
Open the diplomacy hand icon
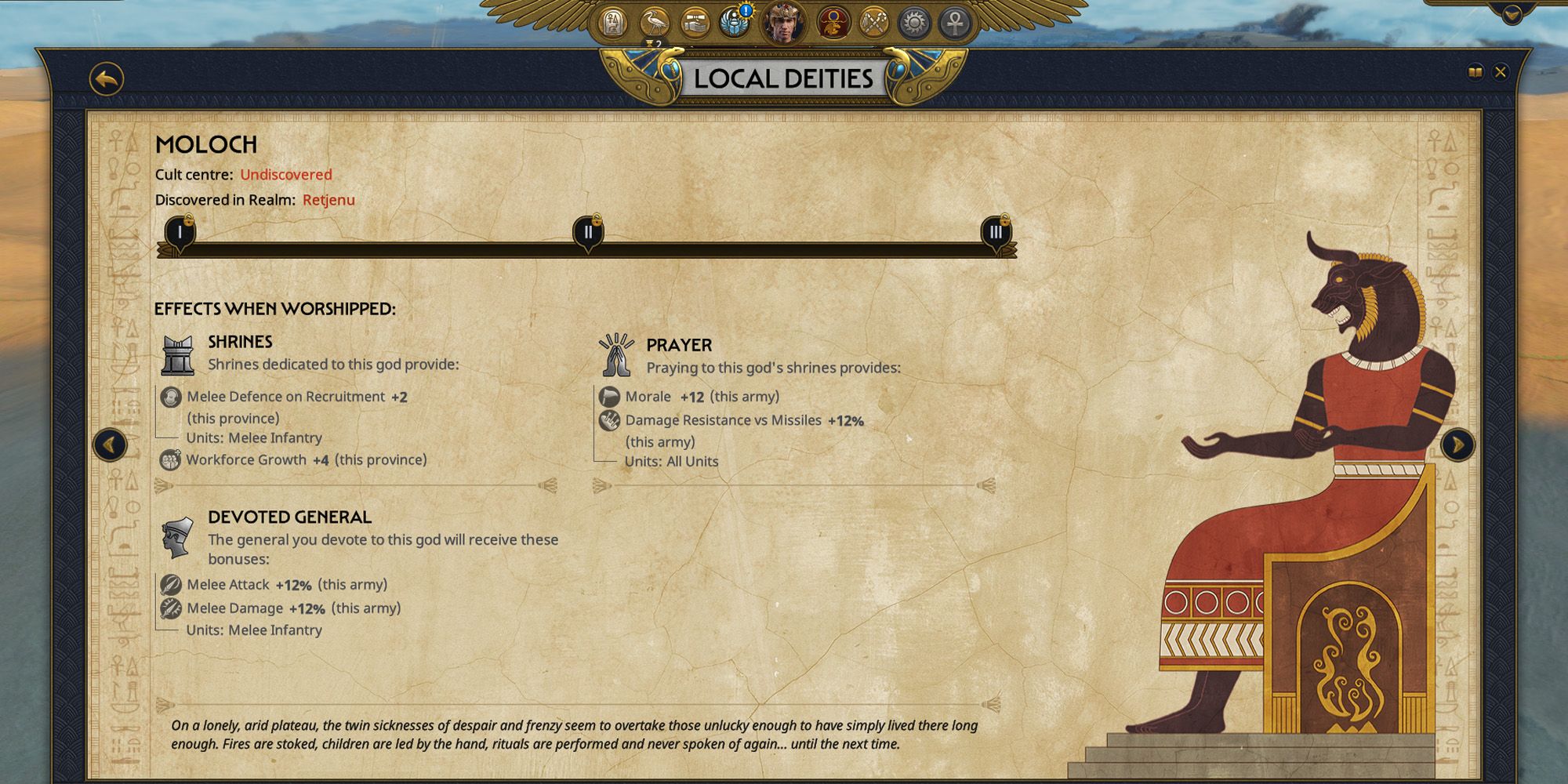[695, 24]
